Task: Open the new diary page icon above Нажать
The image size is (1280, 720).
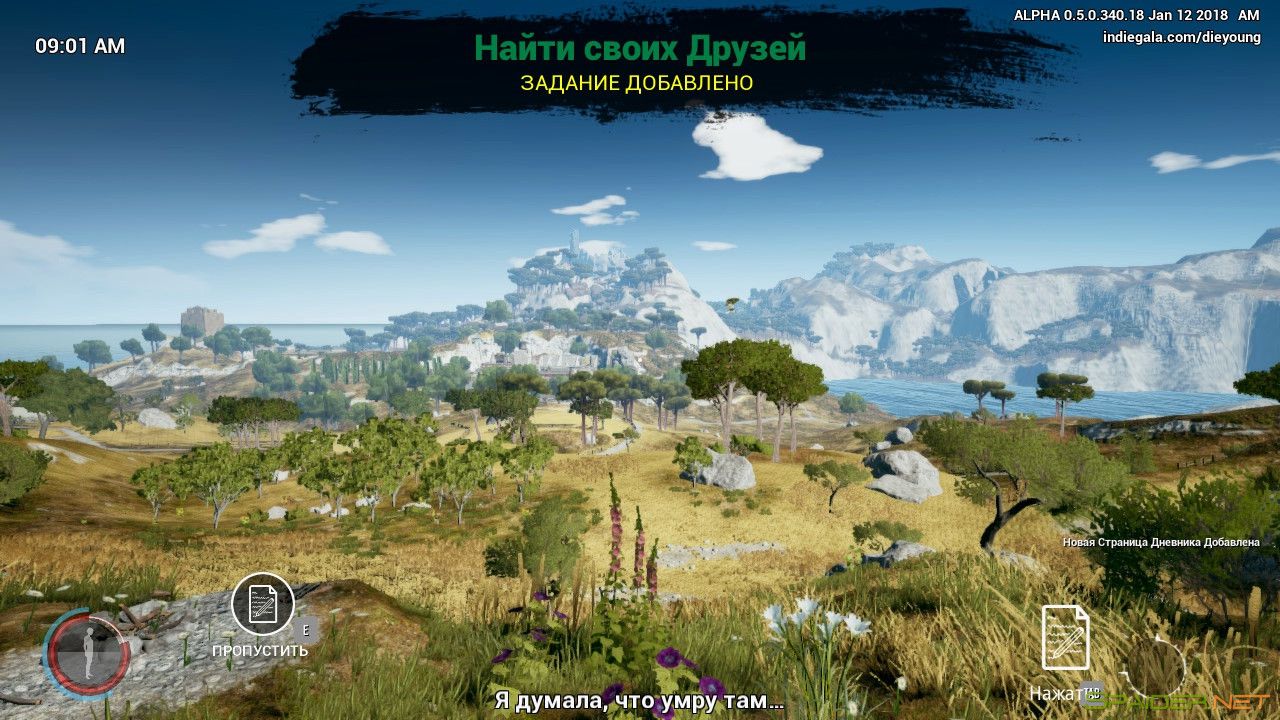Action: click(1065, 637)
